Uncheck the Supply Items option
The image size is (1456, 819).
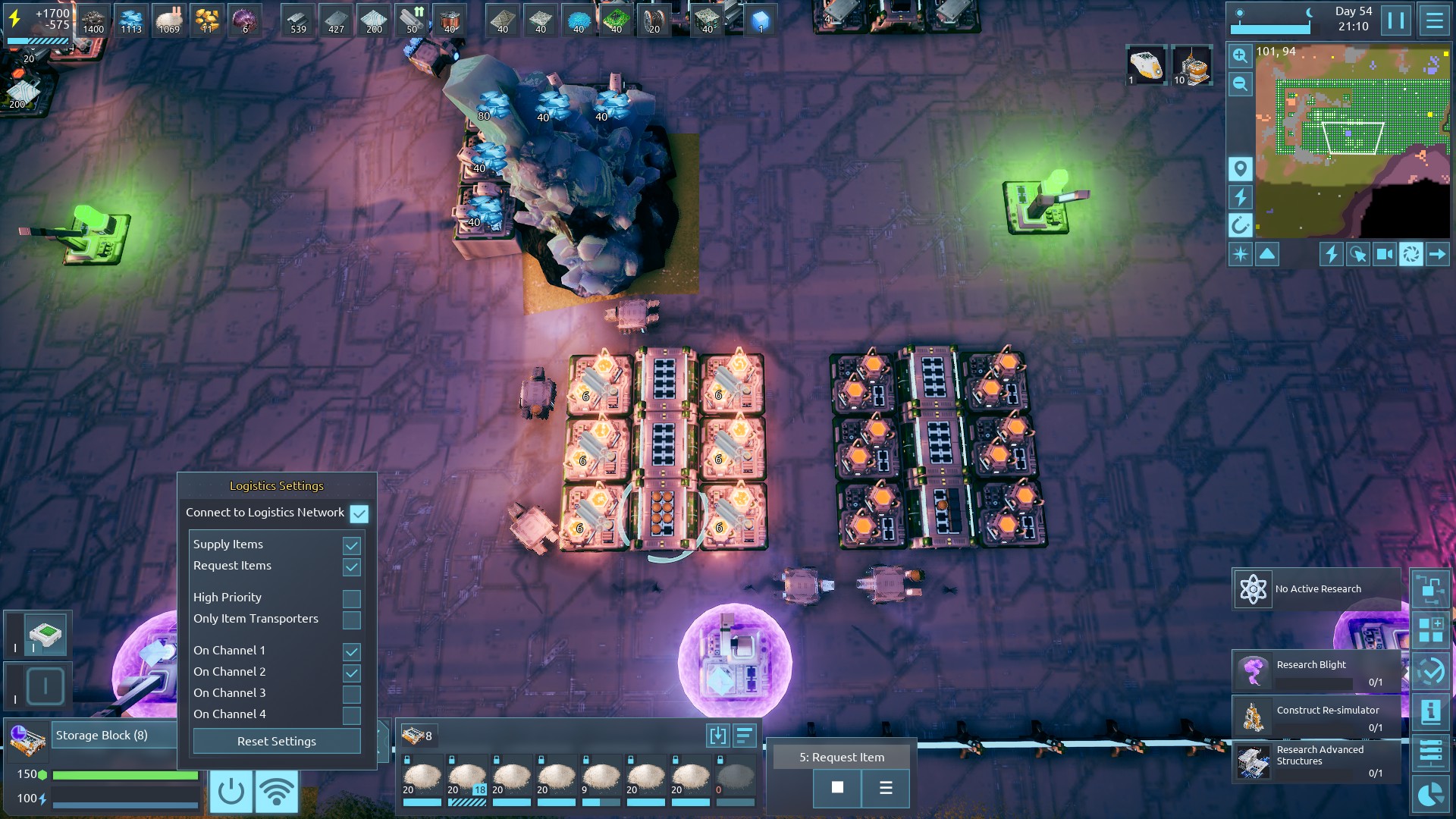pyautogui.click(x=351, y=545)
